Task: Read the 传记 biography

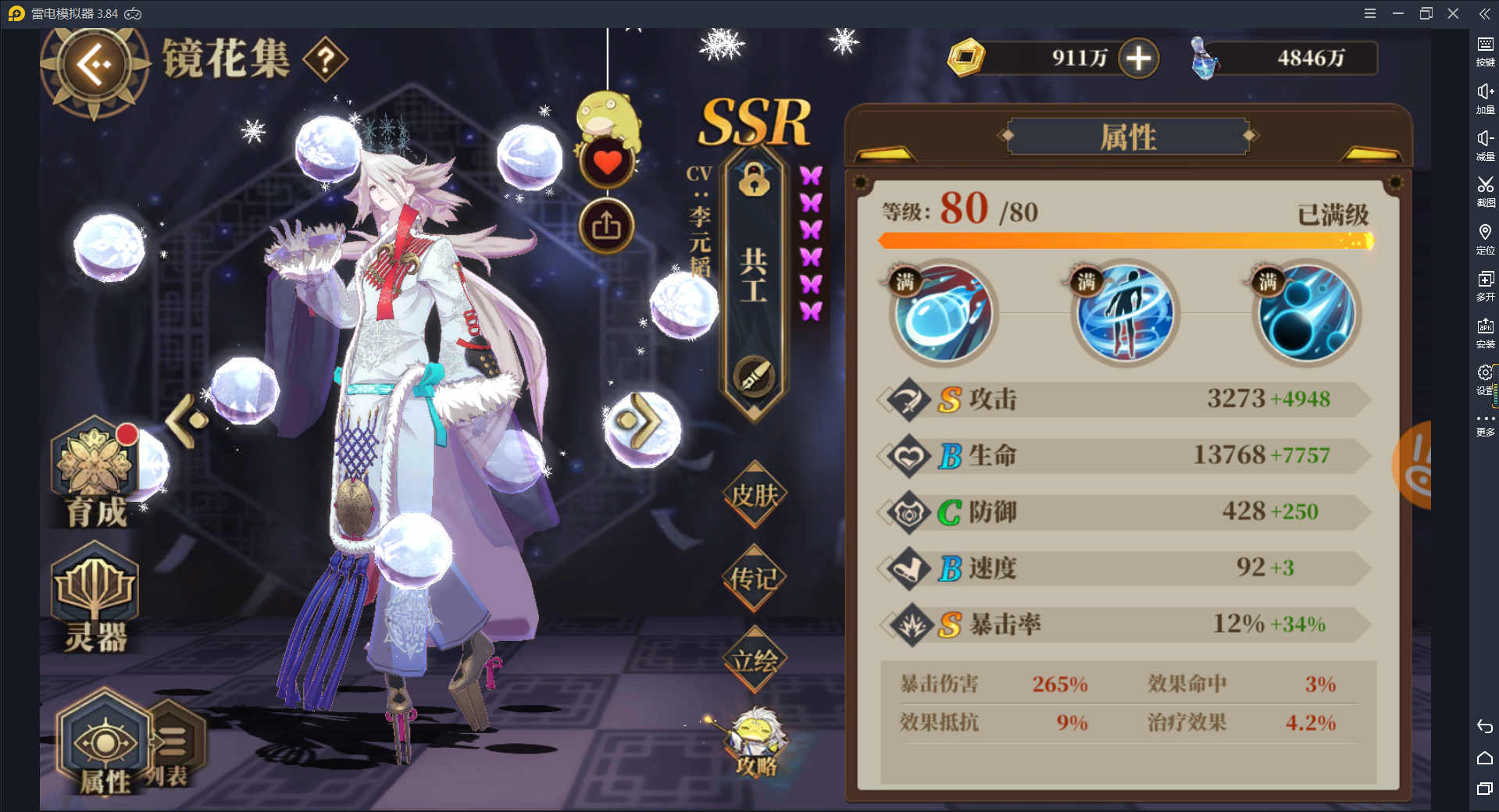Action: (x=752, y=579)
